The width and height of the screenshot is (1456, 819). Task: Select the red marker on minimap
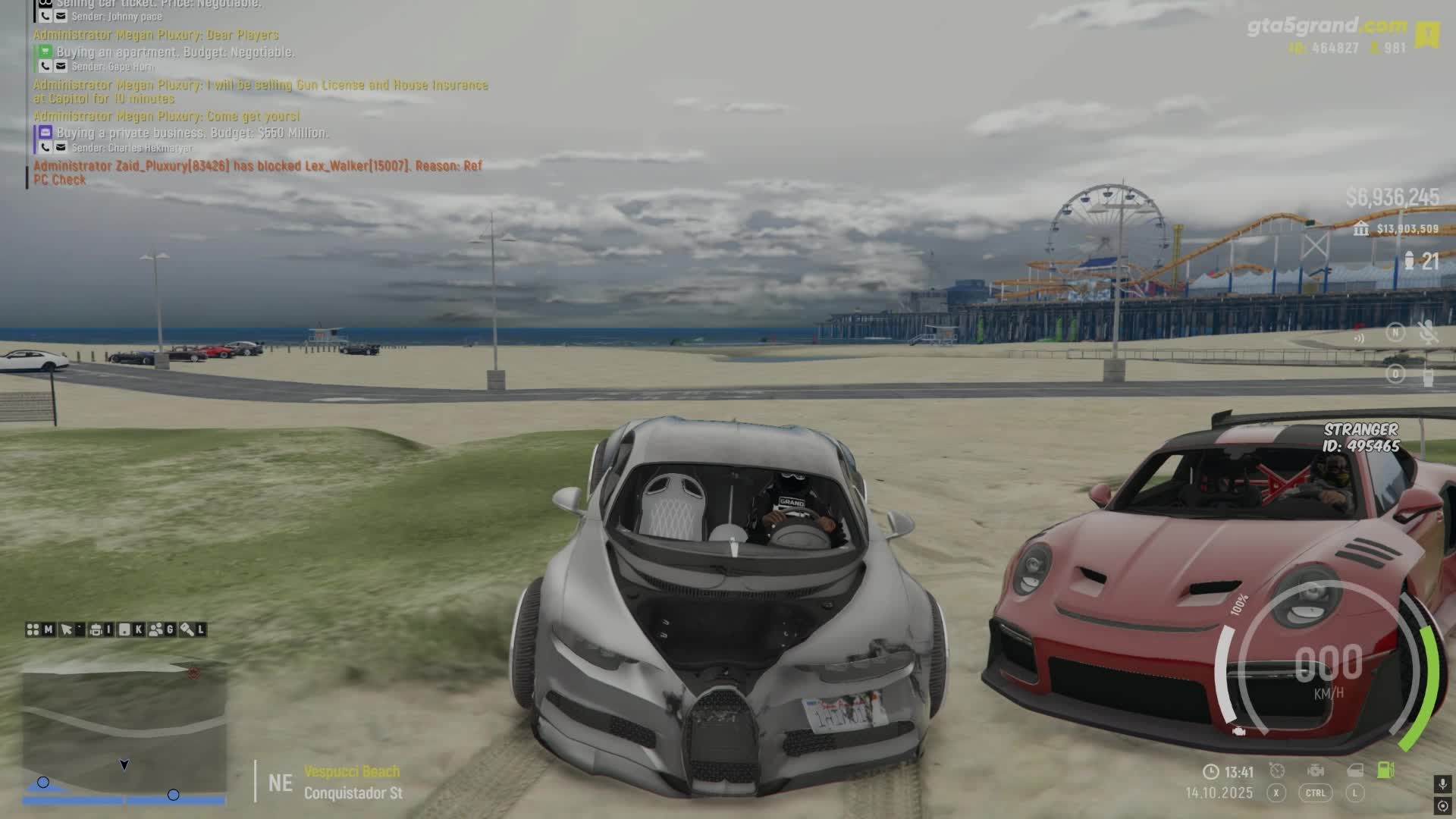point(193,673)
